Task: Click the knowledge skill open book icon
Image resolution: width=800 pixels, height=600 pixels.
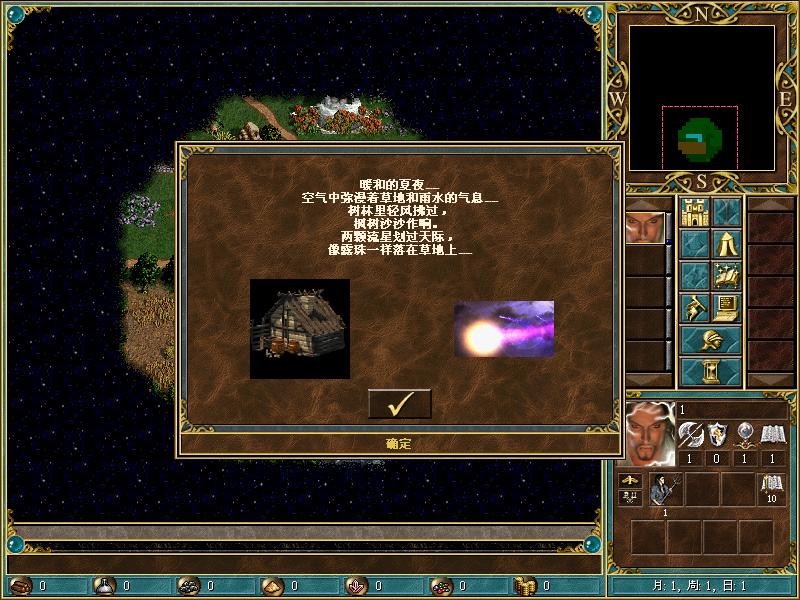Action: coord(771,434)
